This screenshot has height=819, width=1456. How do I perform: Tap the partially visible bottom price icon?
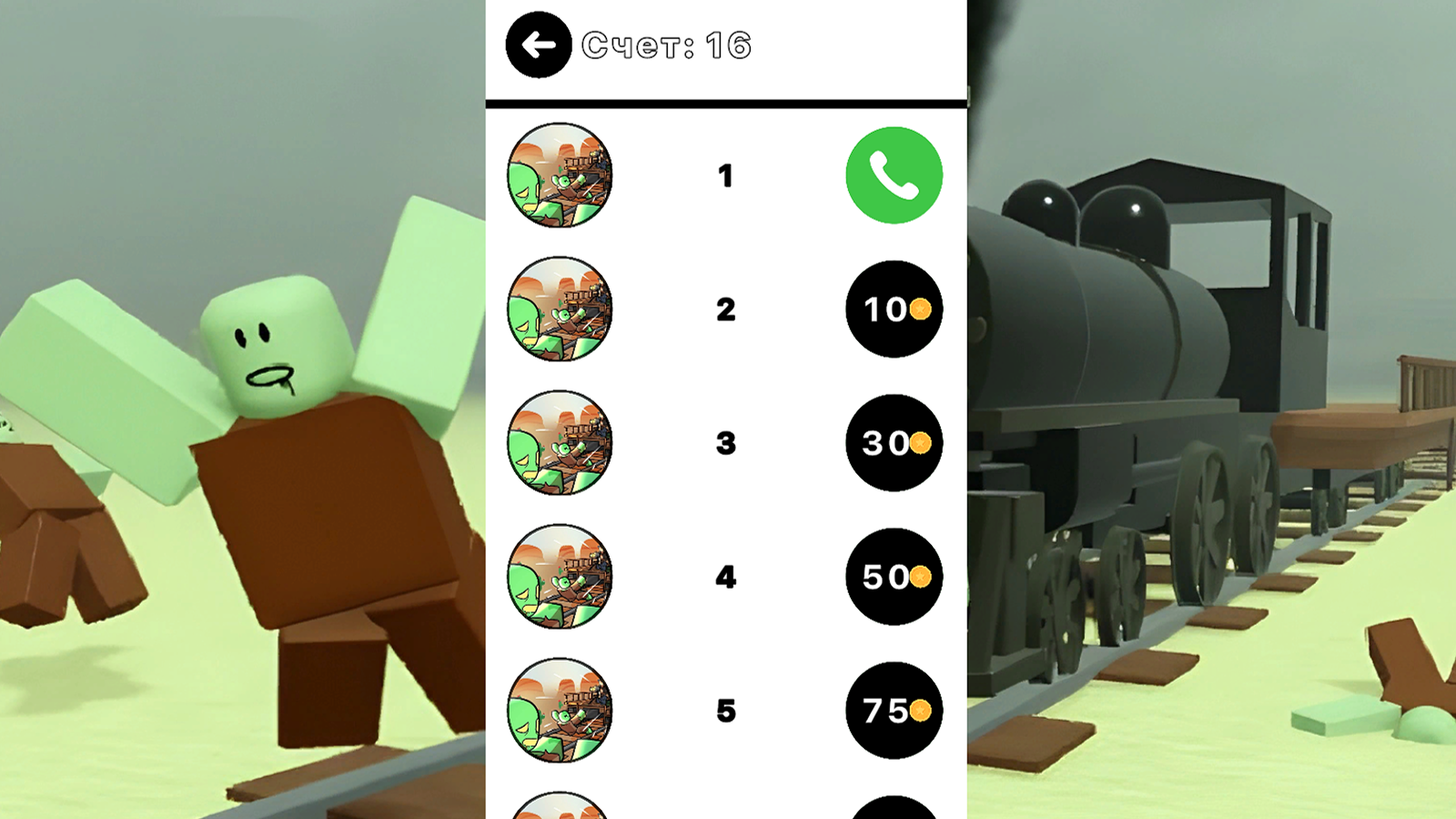[x=895, y=810]
